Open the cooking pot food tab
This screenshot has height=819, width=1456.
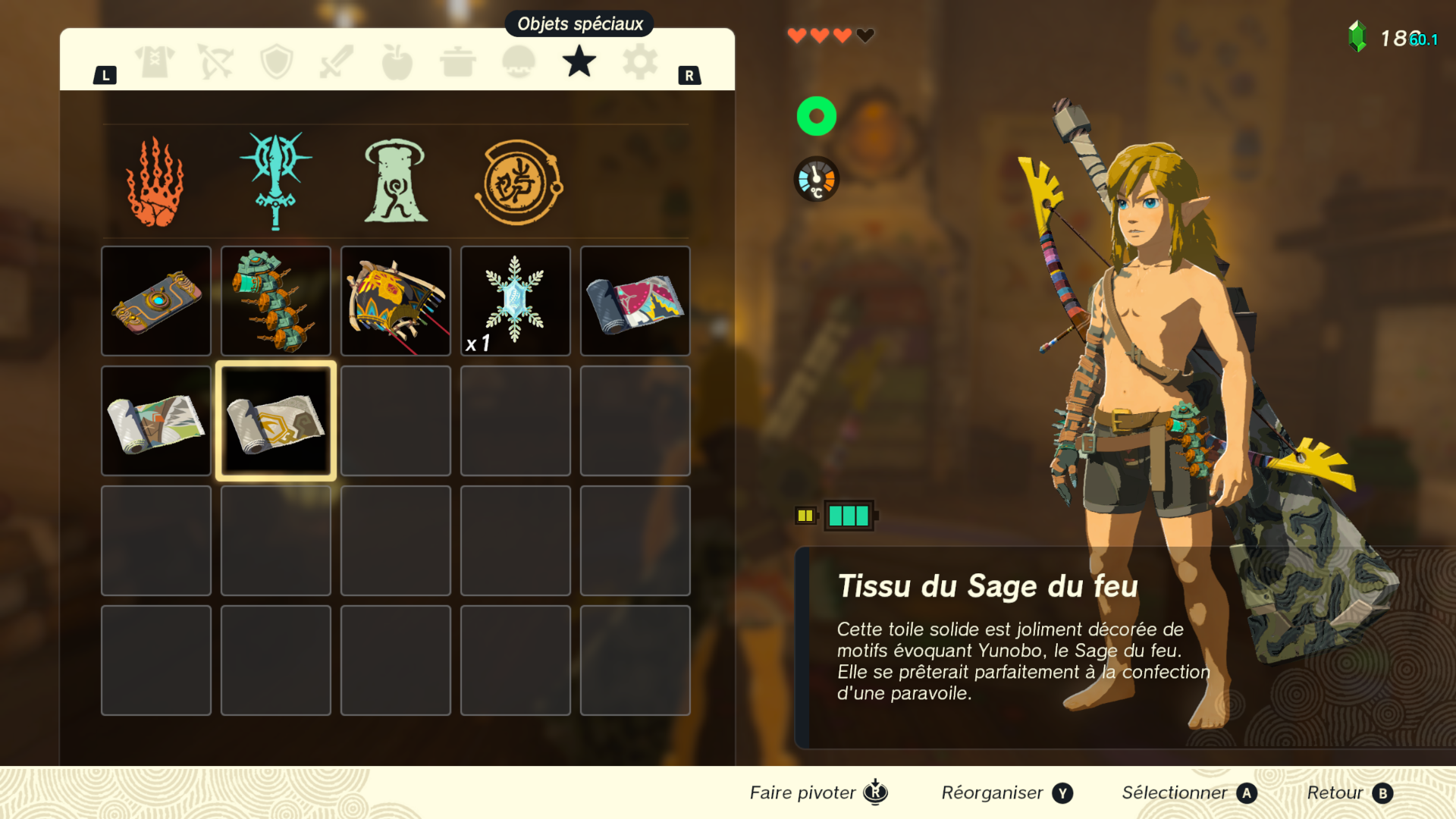pos(458,62)
